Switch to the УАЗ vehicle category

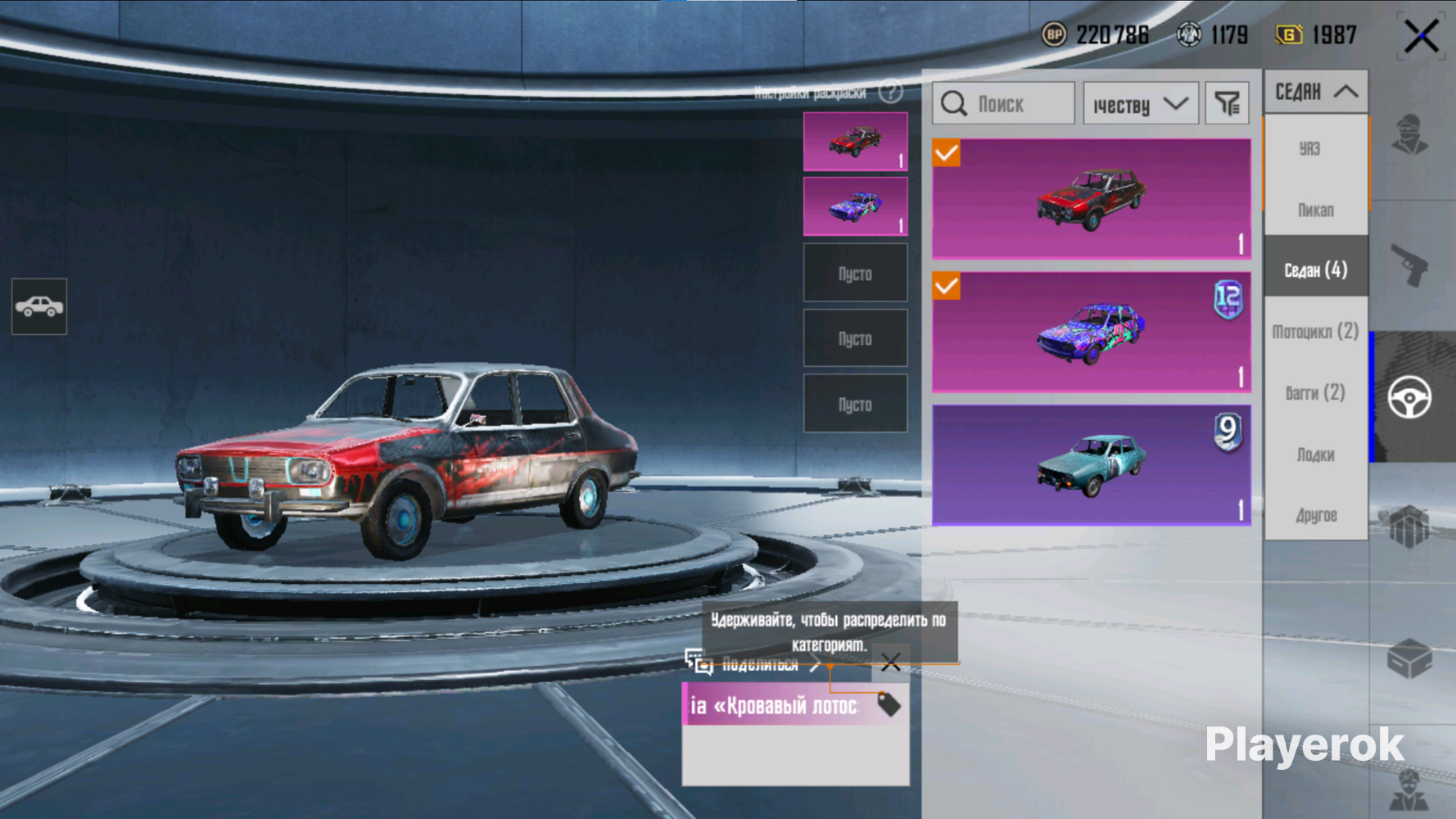point(1310,148)
